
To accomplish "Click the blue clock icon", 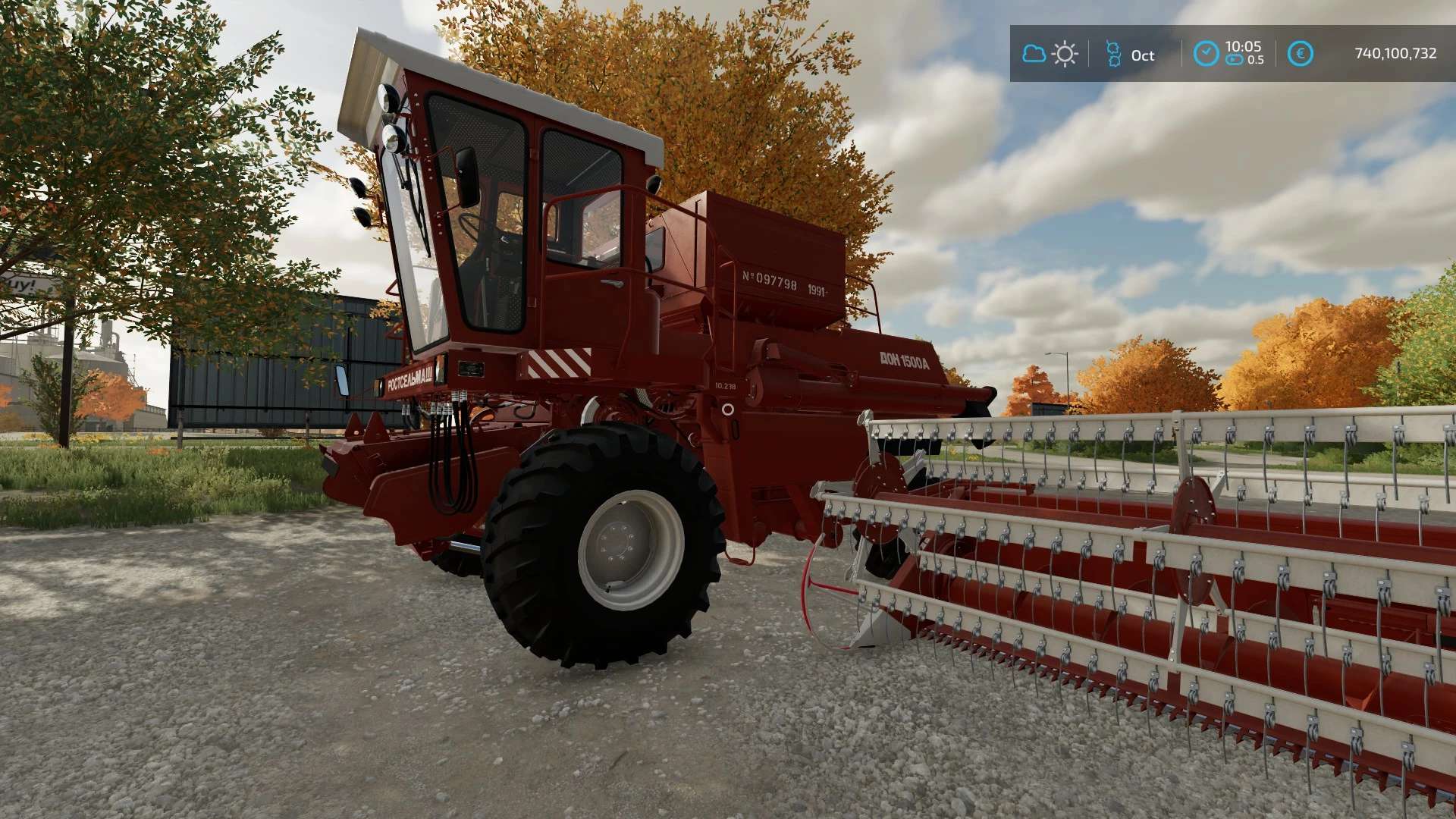I will click(1206, 54).
